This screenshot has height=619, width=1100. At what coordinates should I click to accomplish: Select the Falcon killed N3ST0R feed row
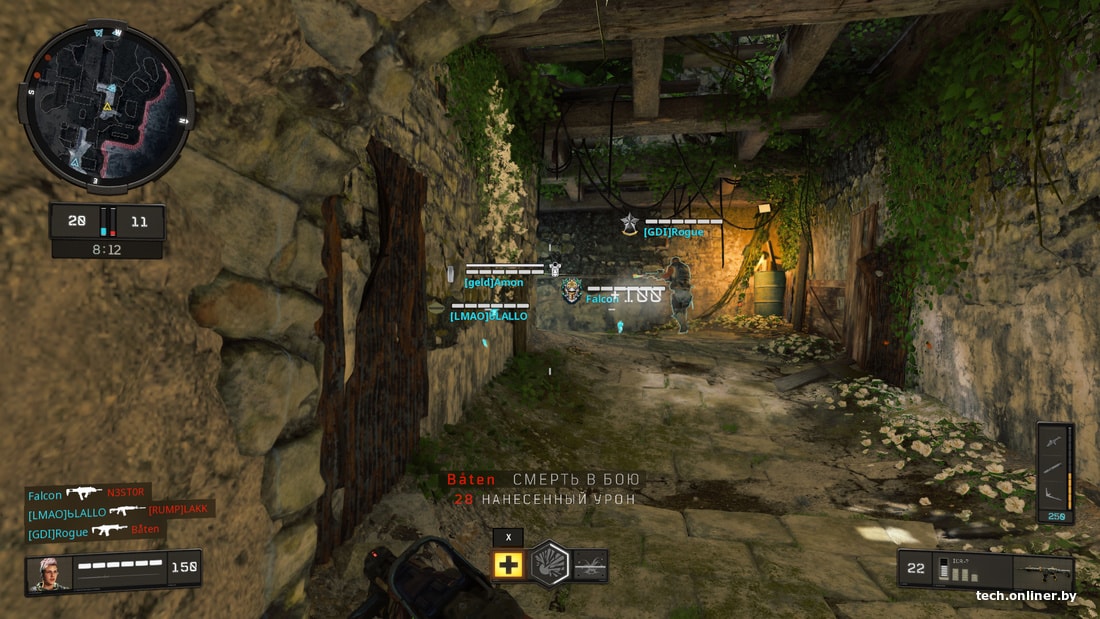click(x=87, y=493)
